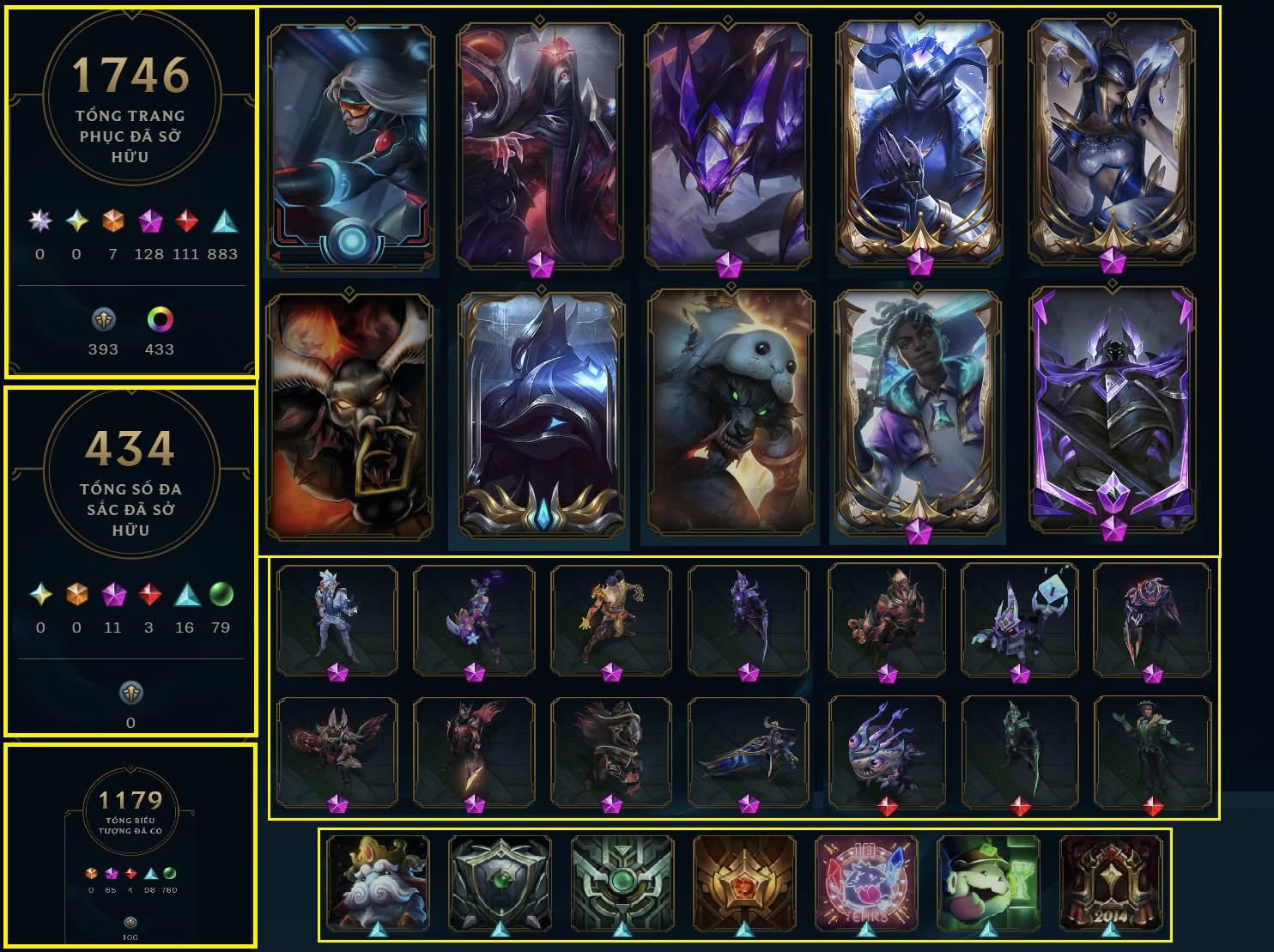Viewport: 1274px width, 952px height.
Task: Select the red 2014 season crest icon
Action: 1110,884
